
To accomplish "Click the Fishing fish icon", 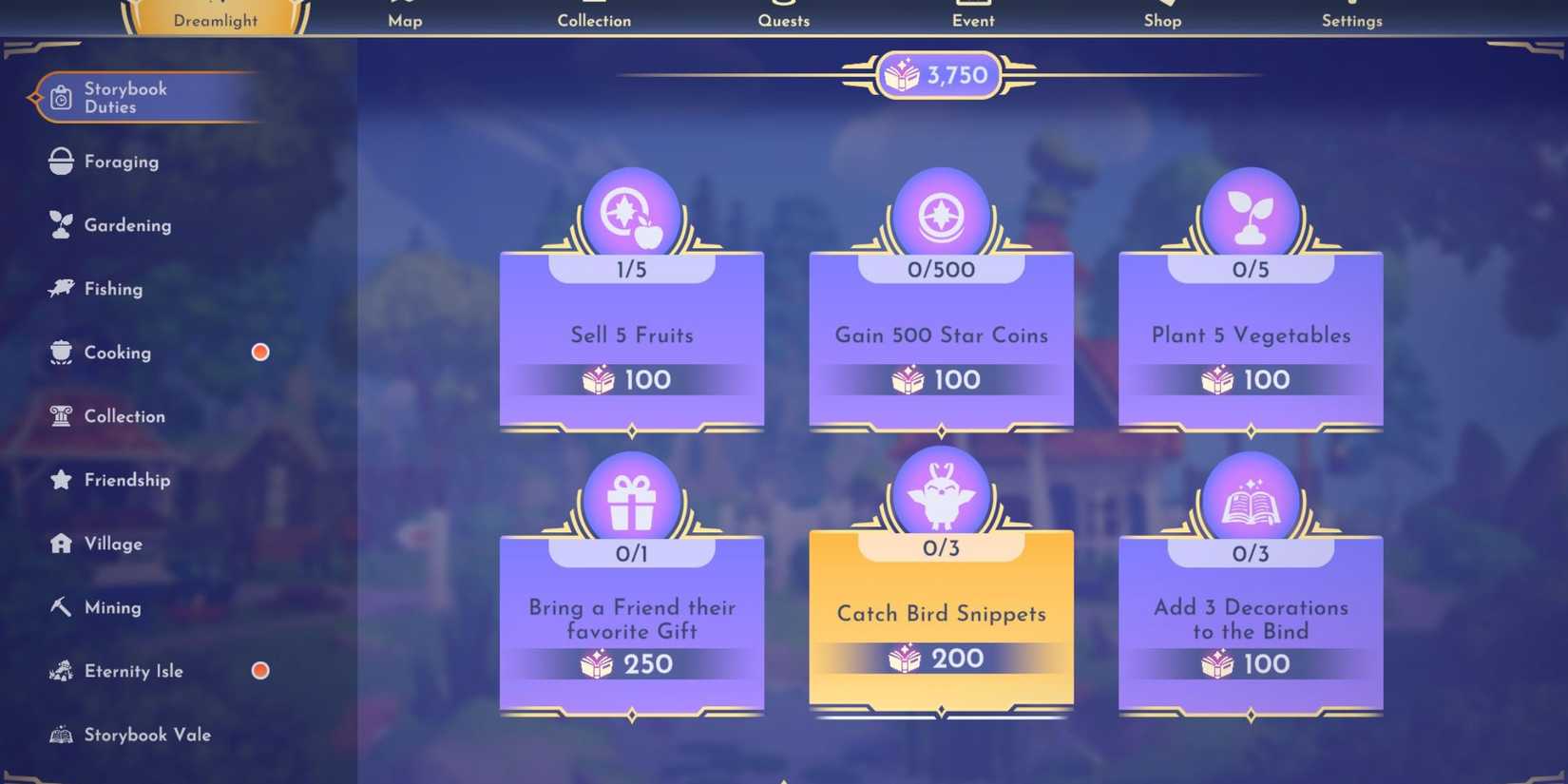I will pyautogui.click(x=61, y=288).
